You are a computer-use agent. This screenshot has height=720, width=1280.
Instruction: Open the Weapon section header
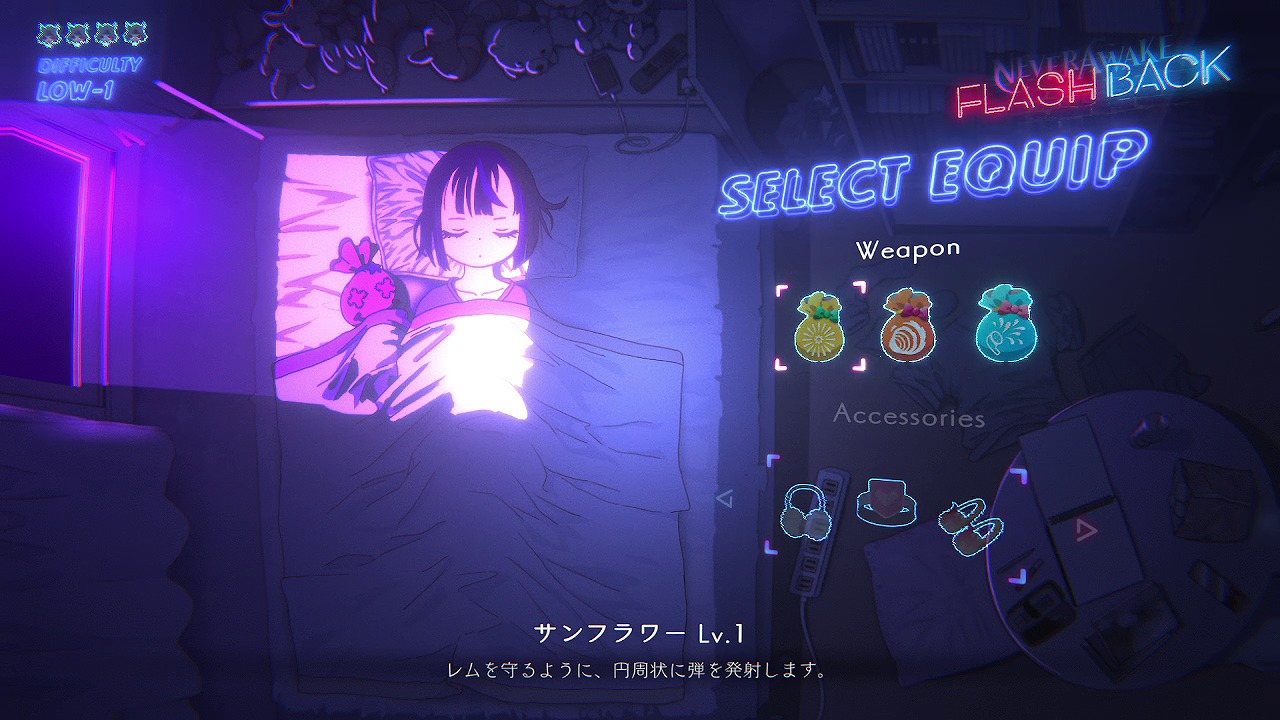[910, 247]
